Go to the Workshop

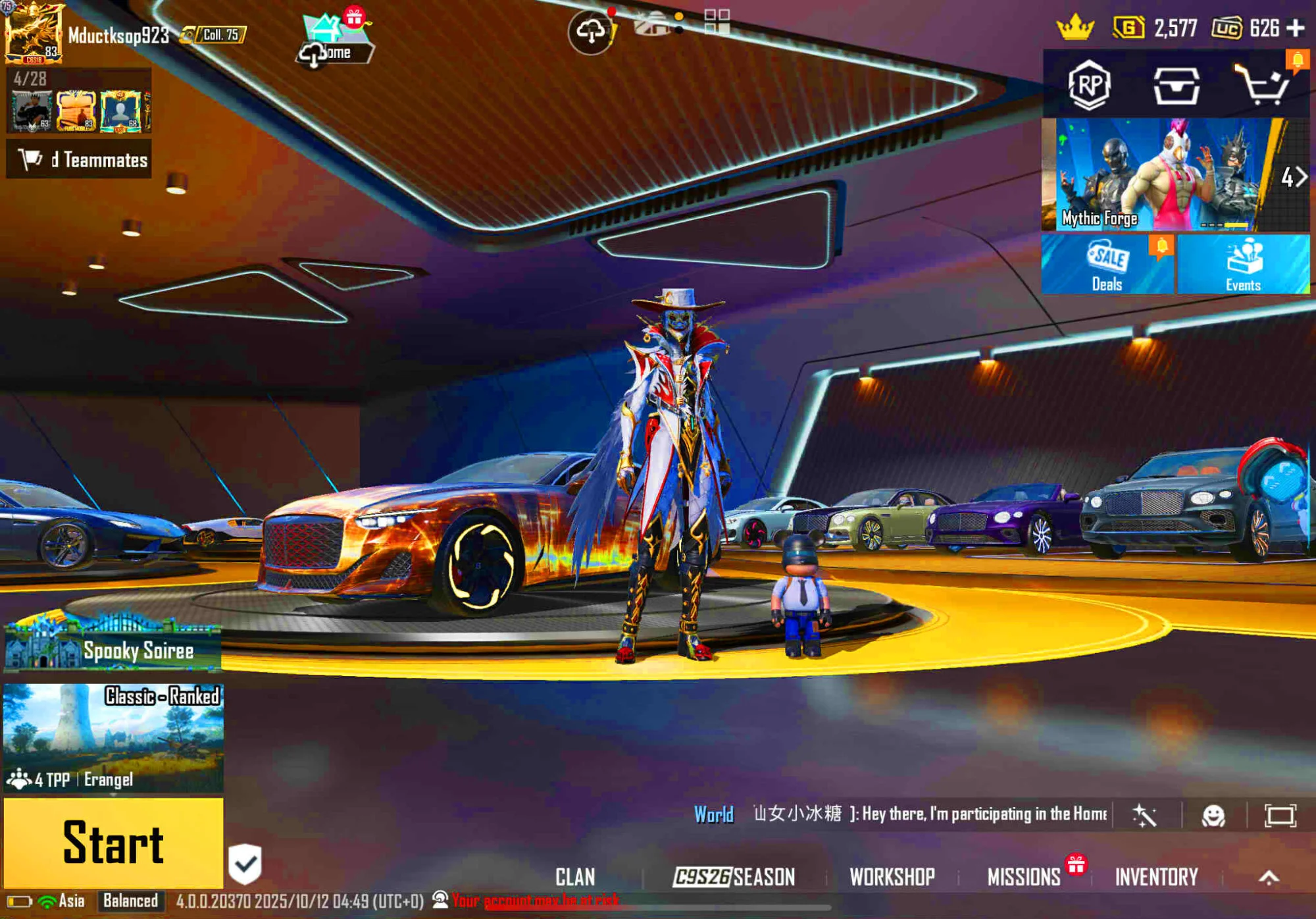[x=892, y=877]
